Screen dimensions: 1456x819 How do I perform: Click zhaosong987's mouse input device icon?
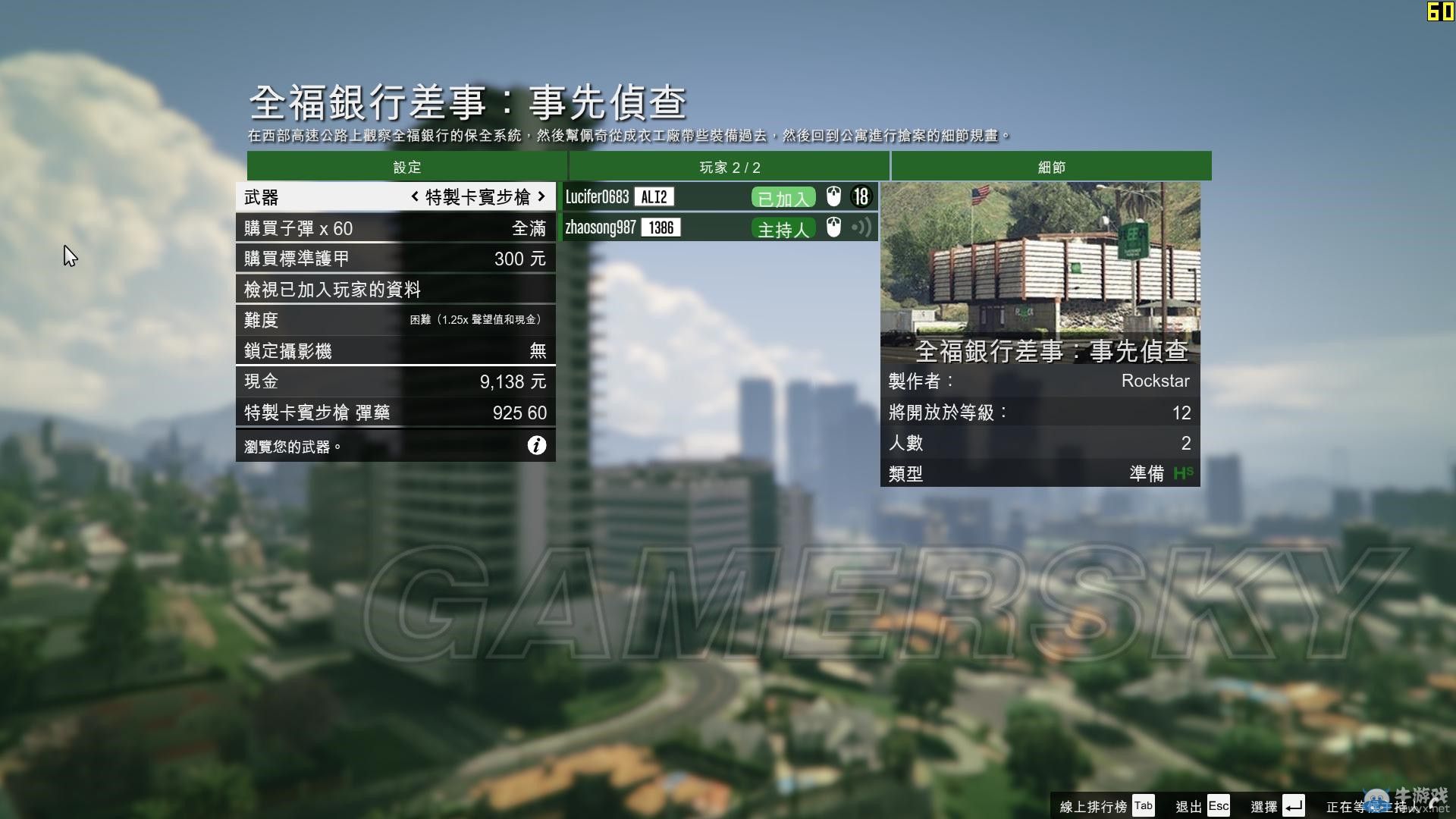(x=833, y=227)
